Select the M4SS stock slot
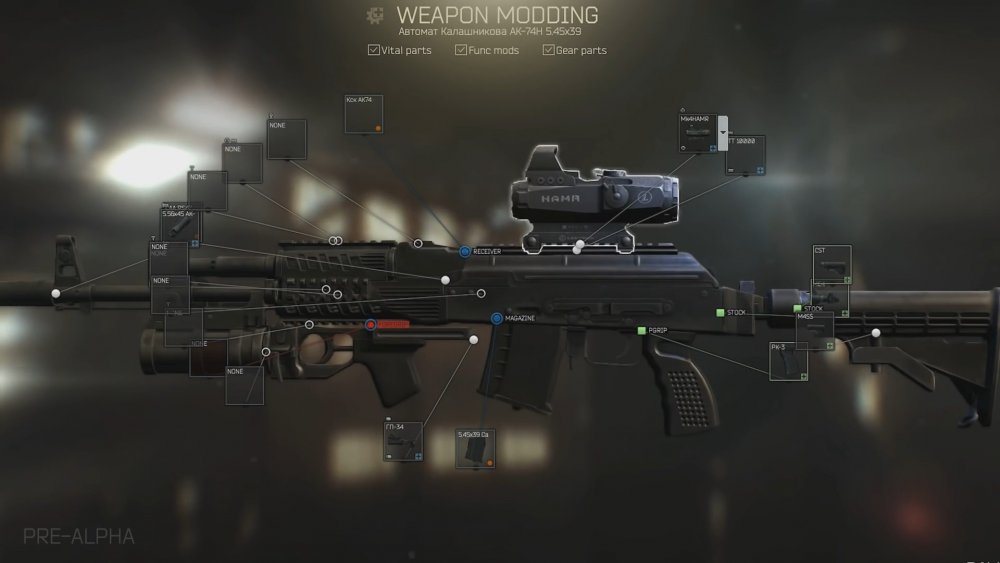This screenshot has width=1000, height=563. point(814,331)
